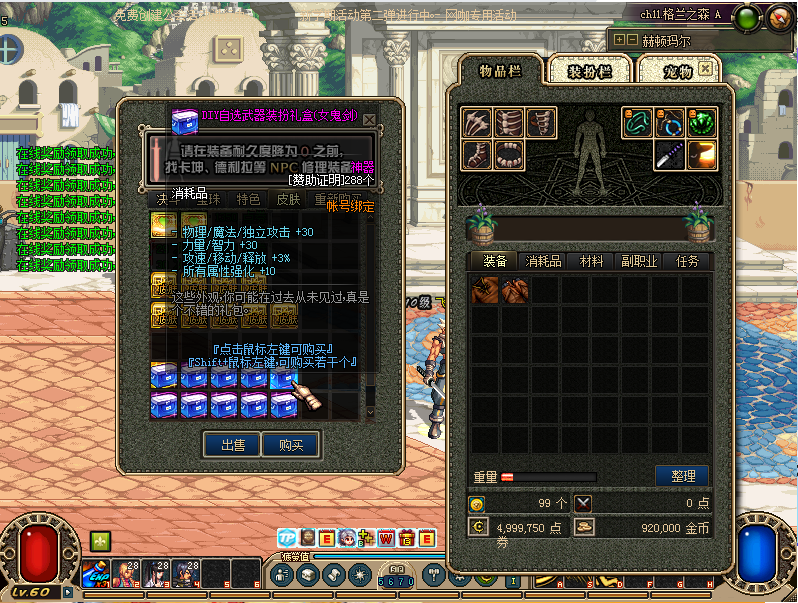The height and width of the screenshot is (603, 798).
Task: Select the equipped bone tooth belt slot
Action: click(509, 155)
